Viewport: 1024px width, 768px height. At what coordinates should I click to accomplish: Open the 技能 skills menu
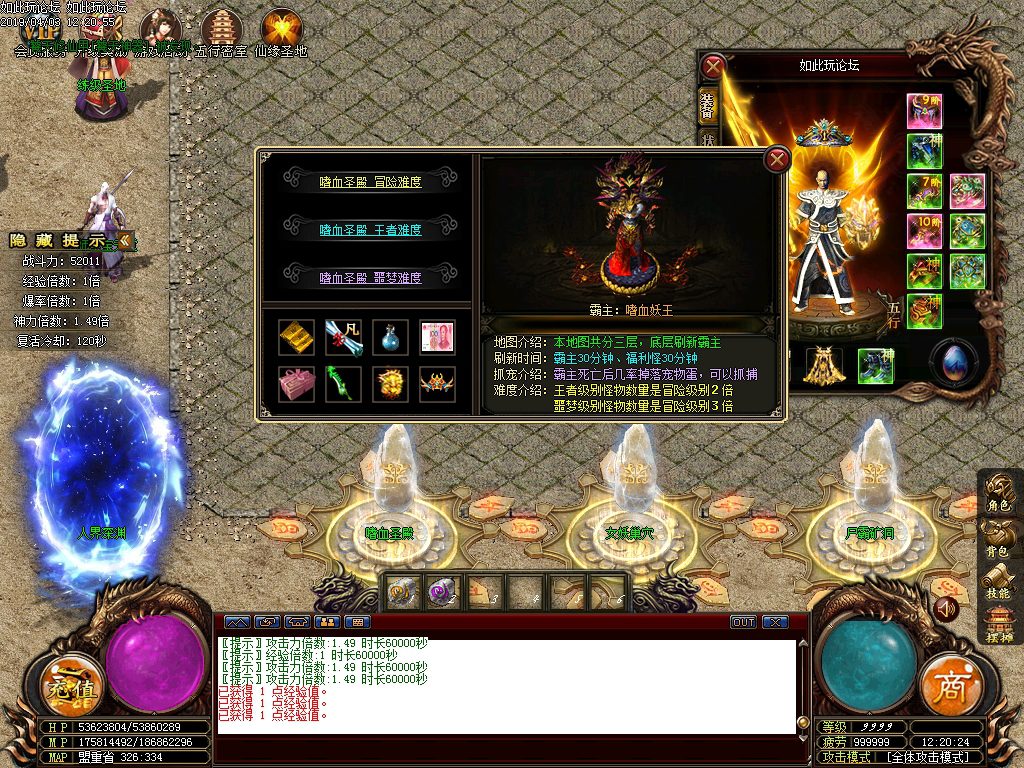(x=997, y=582)
